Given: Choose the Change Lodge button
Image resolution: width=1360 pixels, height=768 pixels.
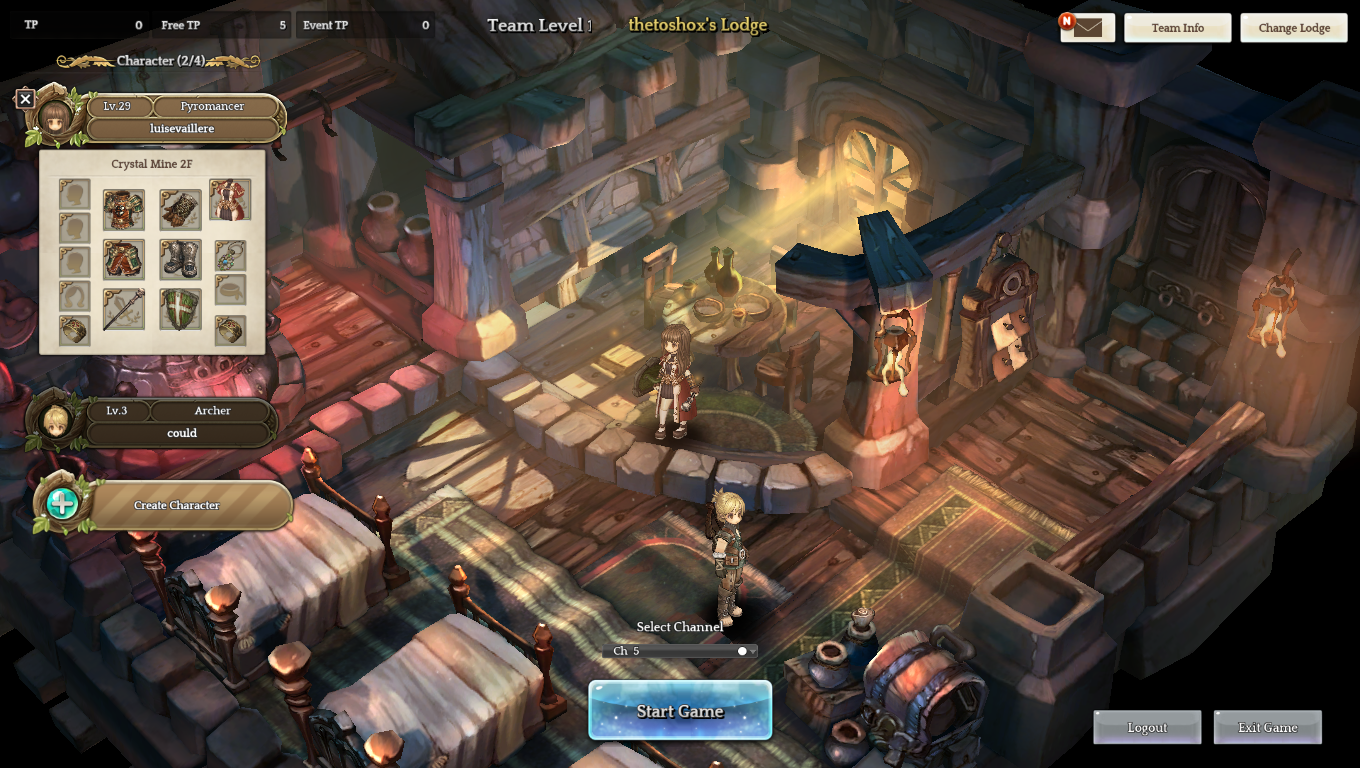Looking at the screenshot, I should click(1293, 28).
